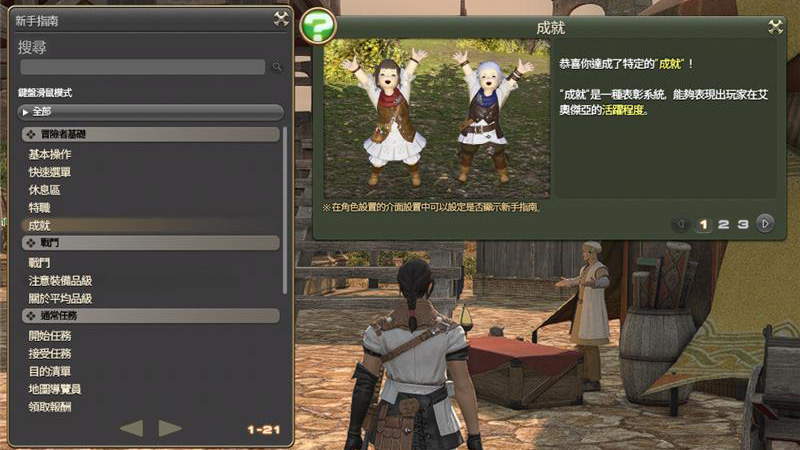Advance the tutorial with the right arrow

point(765,224)
